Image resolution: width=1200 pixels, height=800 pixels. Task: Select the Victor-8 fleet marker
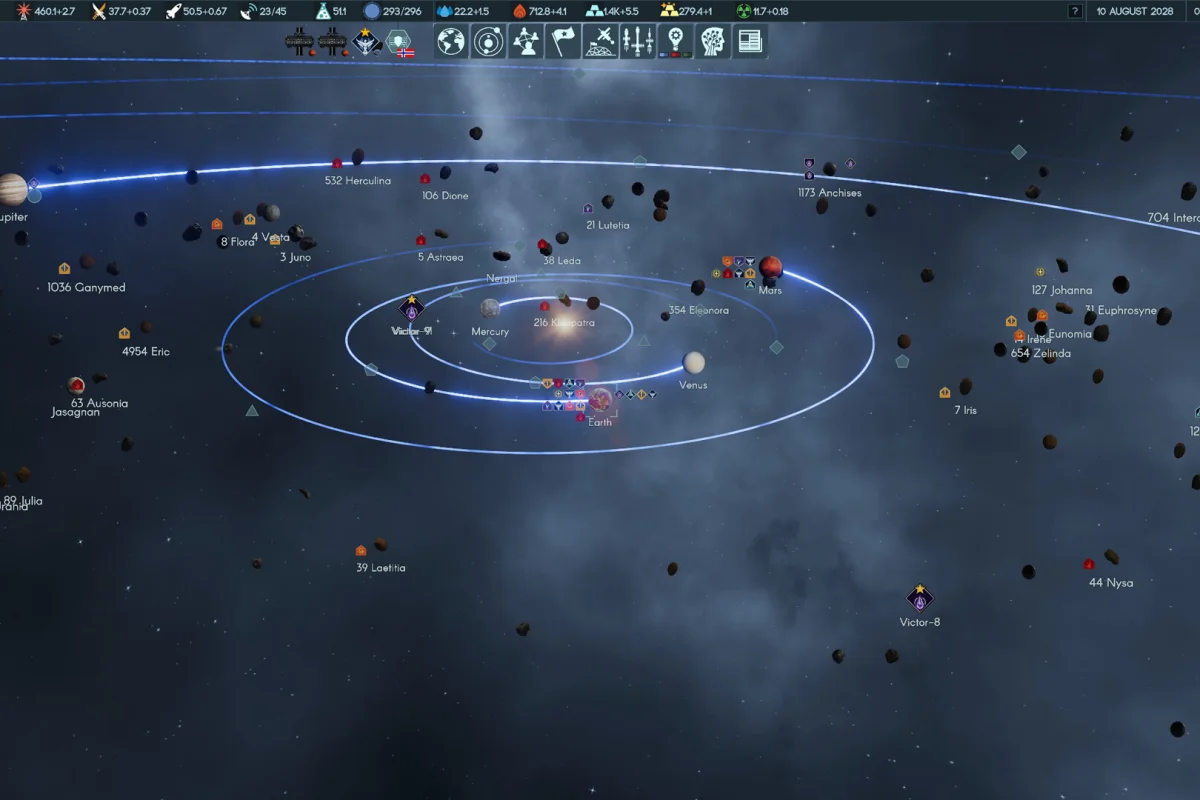point(920,598)
